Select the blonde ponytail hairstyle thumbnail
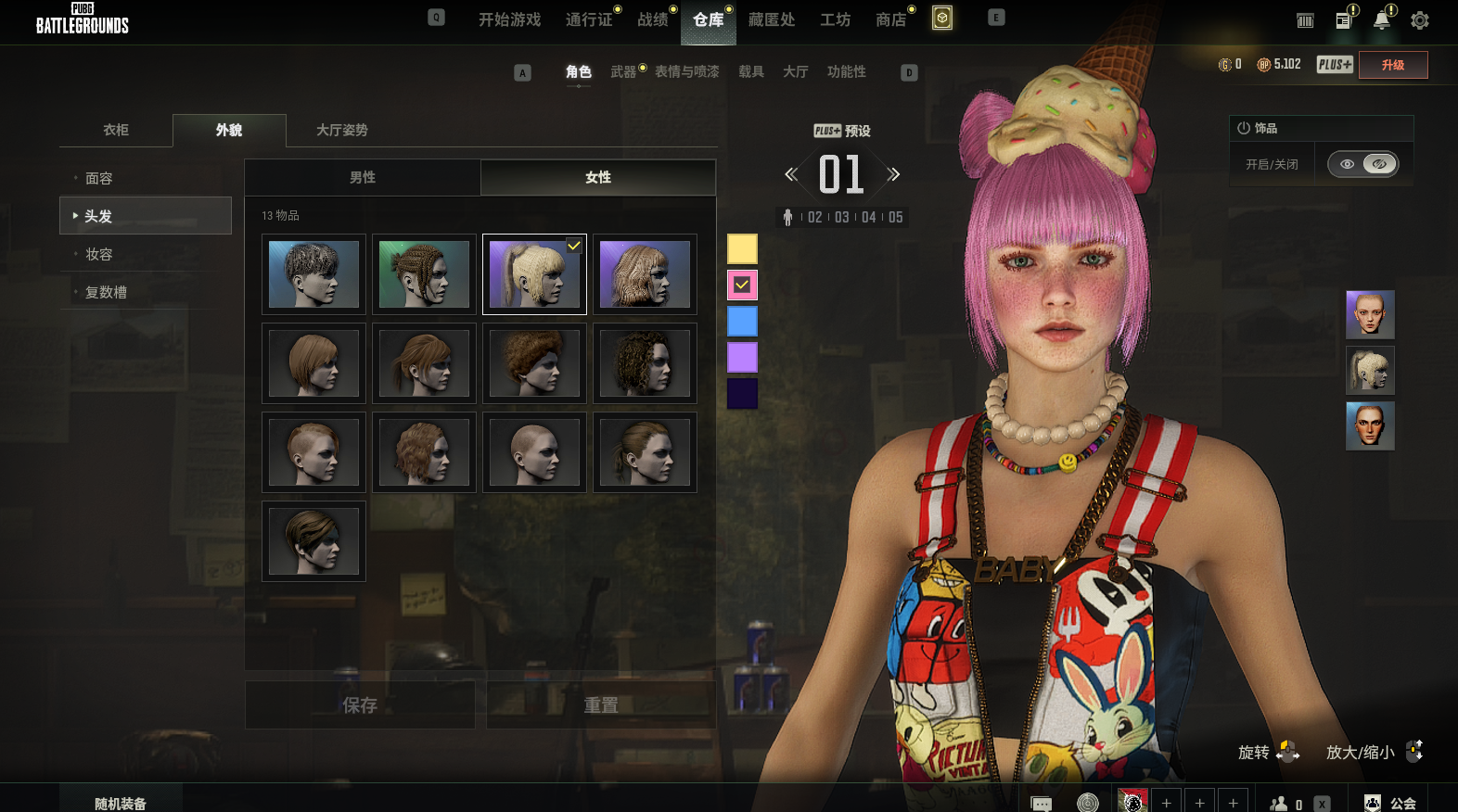1458x812 pixels. [x=534, y=274]
